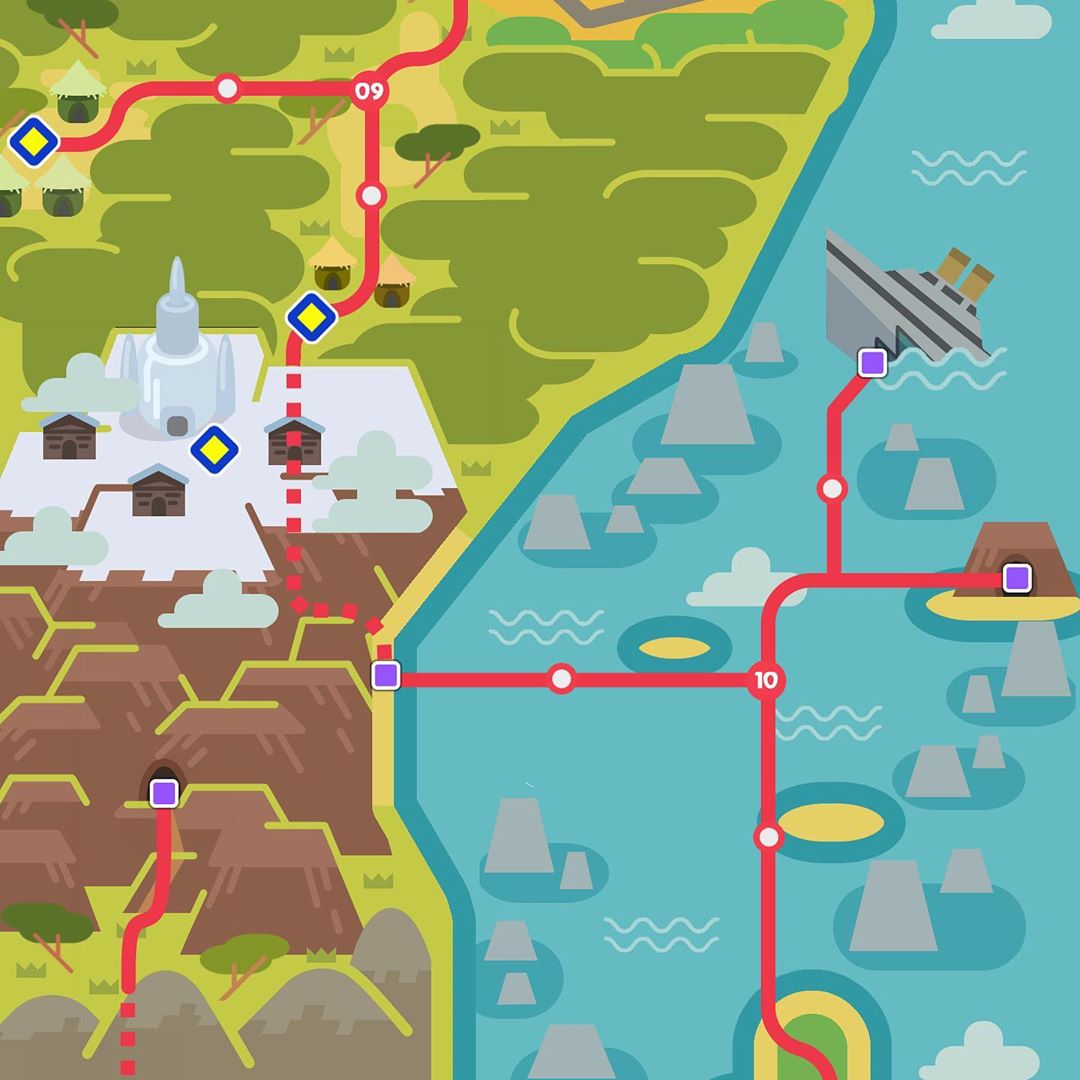Image resolution: width=1080 pixels, height=1080 pixels.
Task: Choose the white node just south of Route 09
Action: coord(371,195)
